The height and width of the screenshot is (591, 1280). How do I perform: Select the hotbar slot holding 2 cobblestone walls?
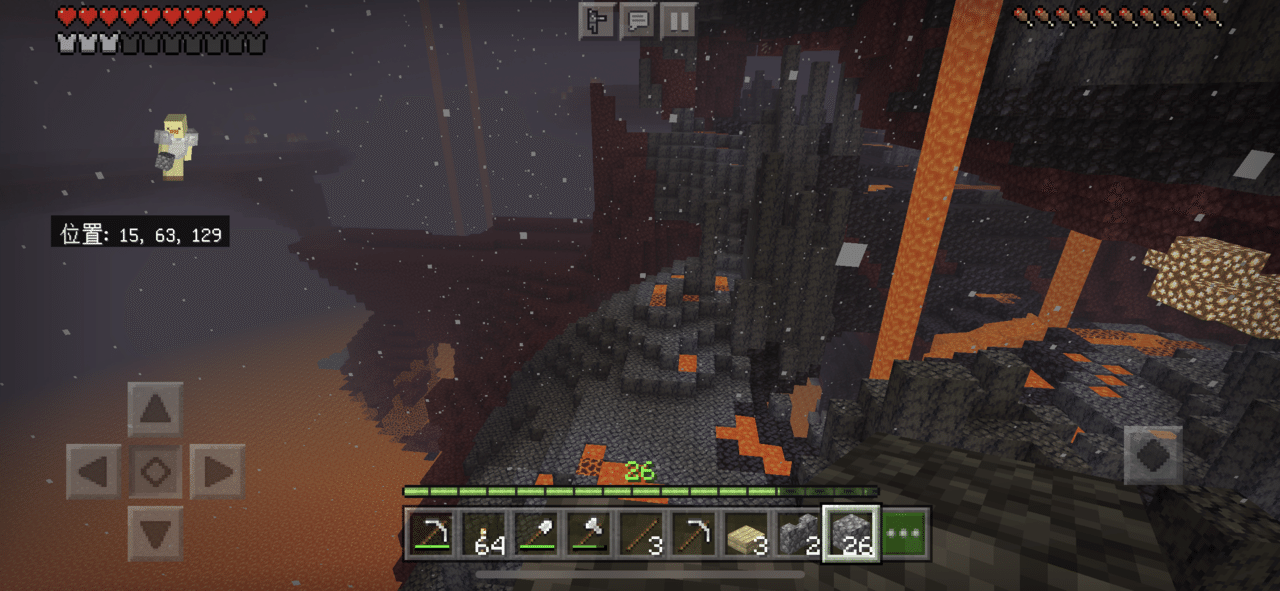(x=798, y=534)
